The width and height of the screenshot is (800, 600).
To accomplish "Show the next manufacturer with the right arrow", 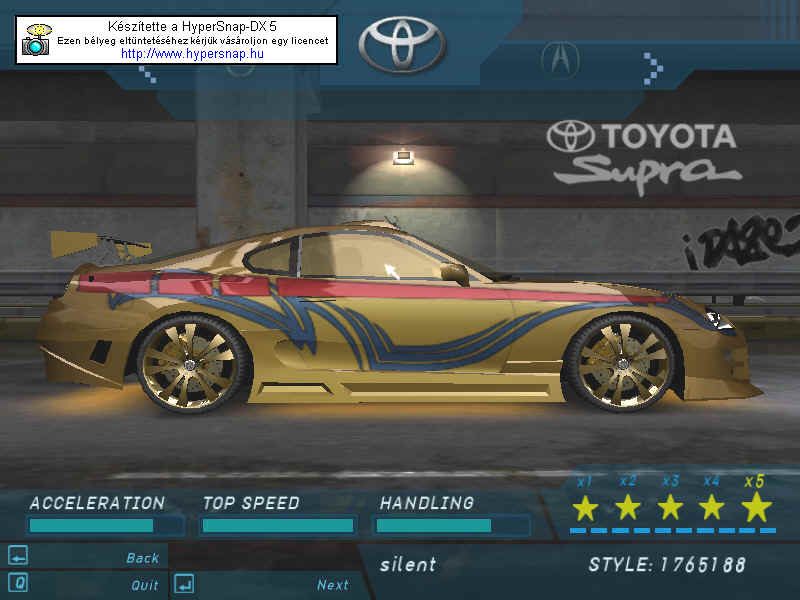I will point(654,68).
